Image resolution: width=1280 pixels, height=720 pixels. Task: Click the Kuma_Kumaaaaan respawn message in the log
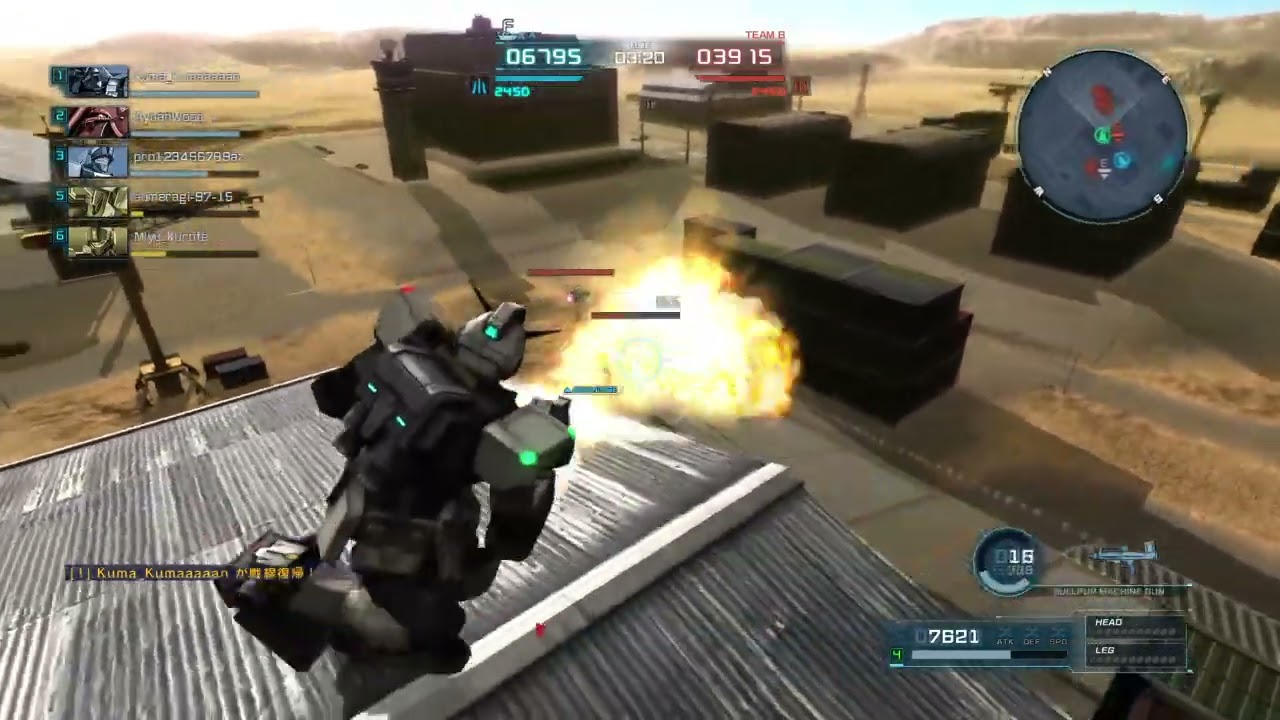[x=190, y=573]
